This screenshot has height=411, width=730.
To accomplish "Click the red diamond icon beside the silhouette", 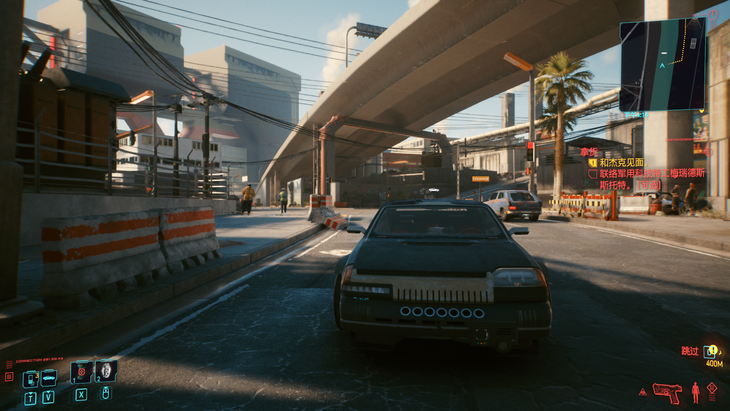I will coord(712,389).
